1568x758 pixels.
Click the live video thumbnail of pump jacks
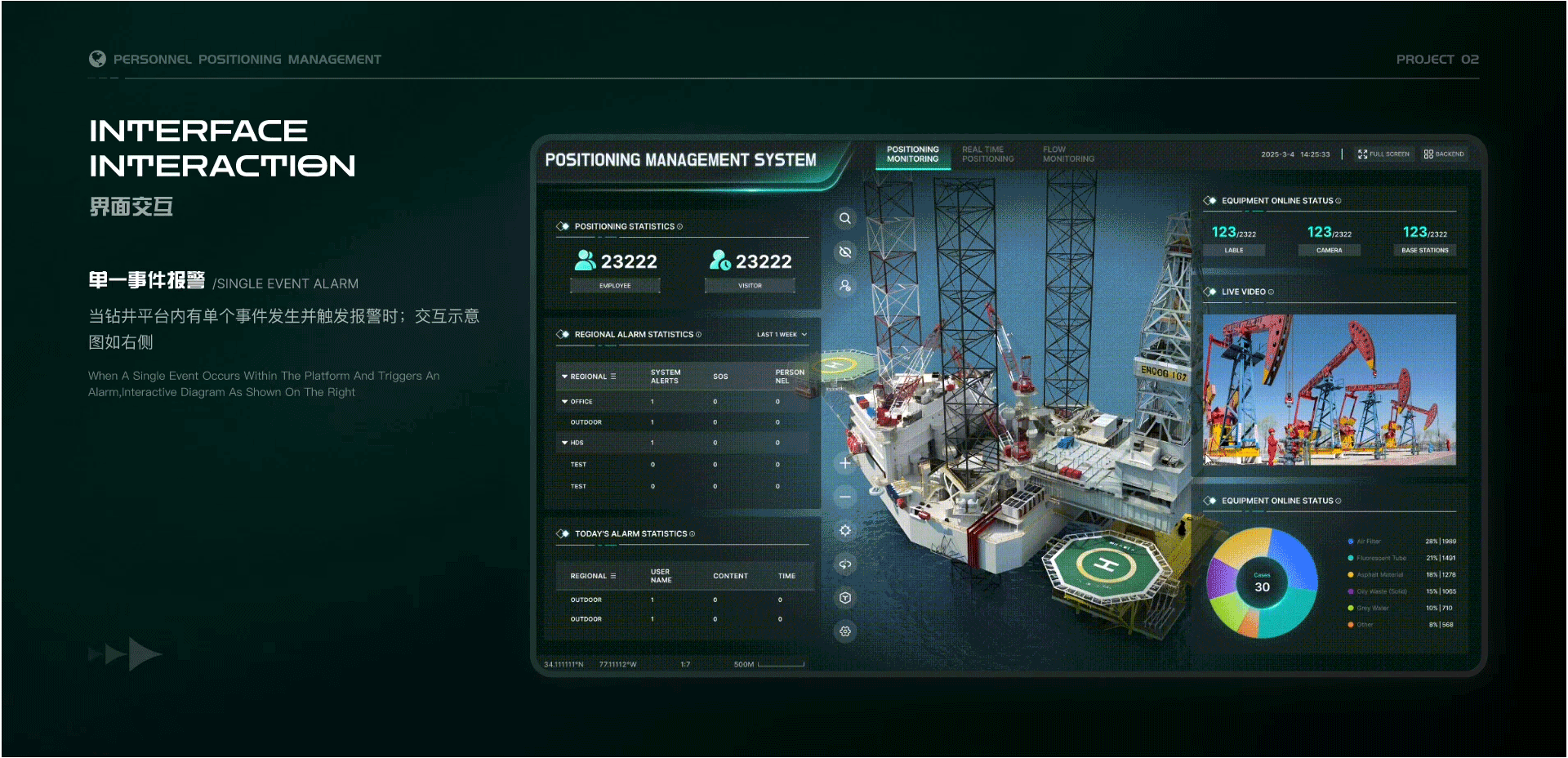tap(1329, 390)
